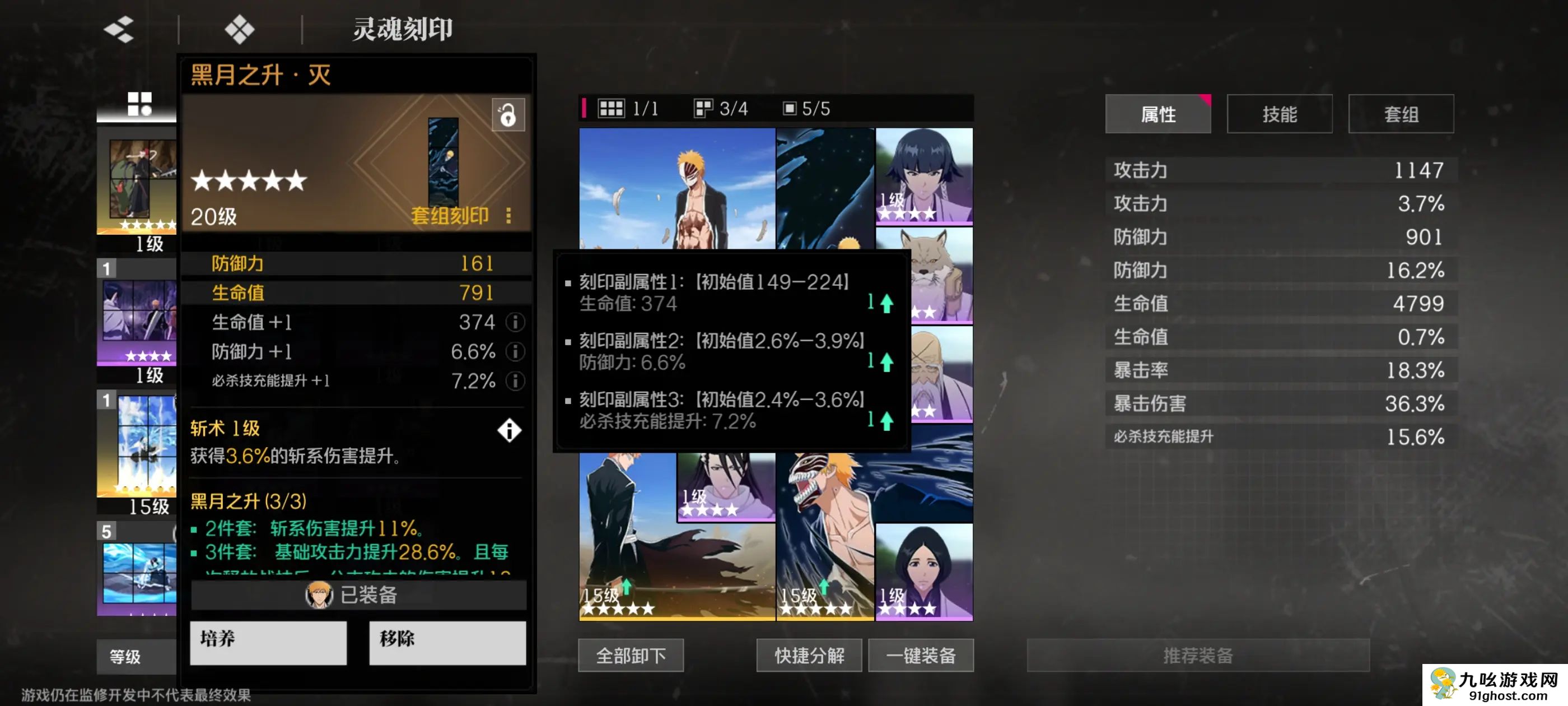Click the 斩术 skill detail info icon
This screenshot has height=706, width=1568.
(510, 431)
